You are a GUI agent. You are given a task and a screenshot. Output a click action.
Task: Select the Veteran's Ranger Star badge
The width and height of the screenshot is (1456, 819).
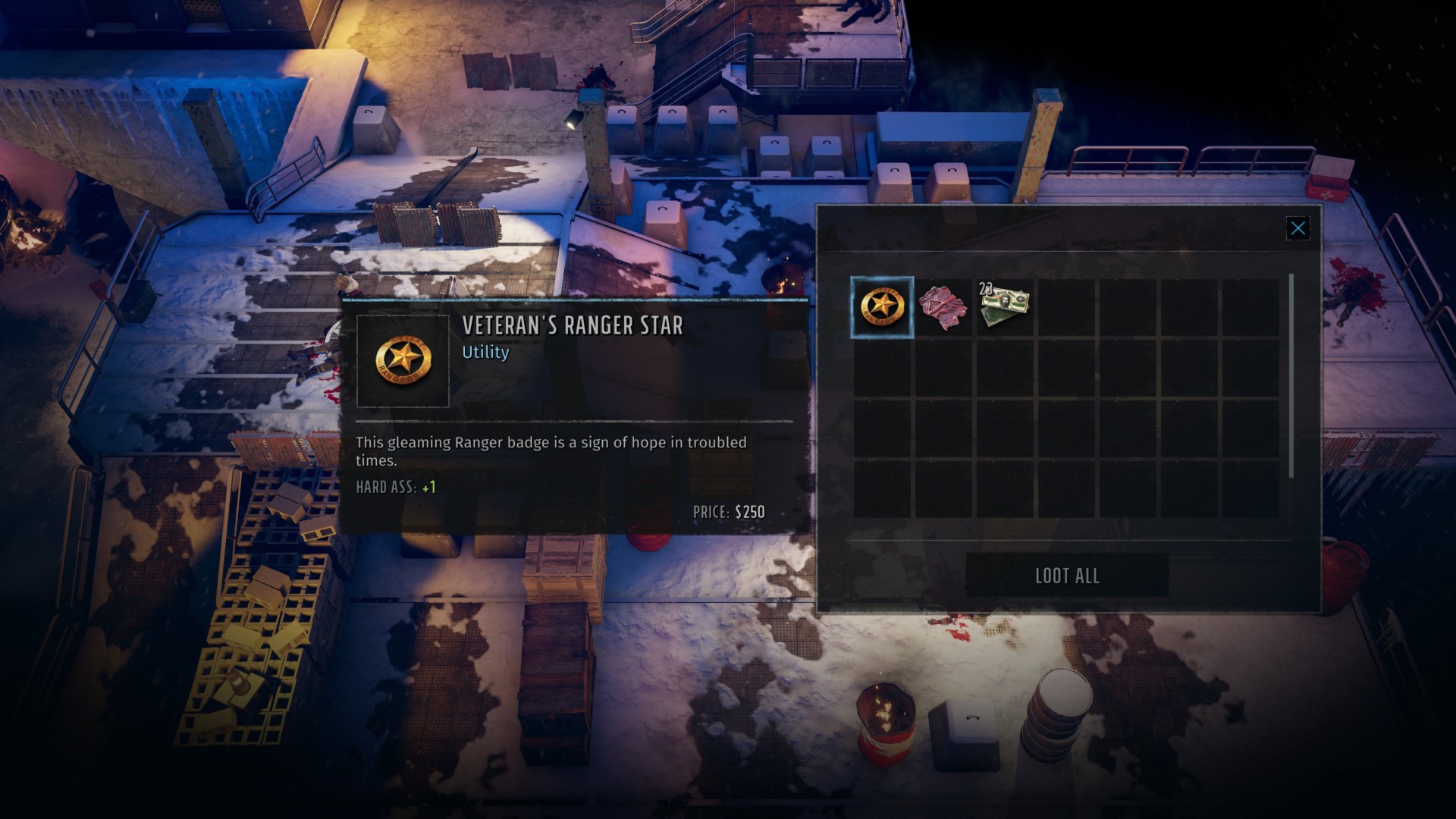click(882, 307)
